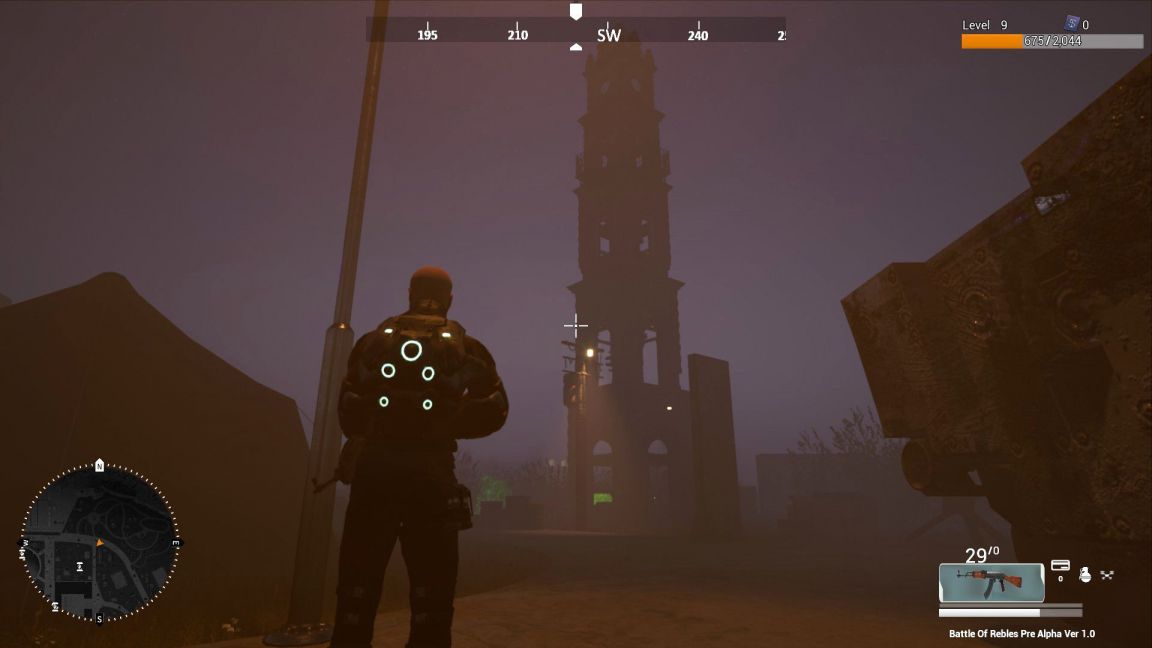Click the grenade icon
Viewport: 1152px width, 648px height.
(x=1085, y=574)
